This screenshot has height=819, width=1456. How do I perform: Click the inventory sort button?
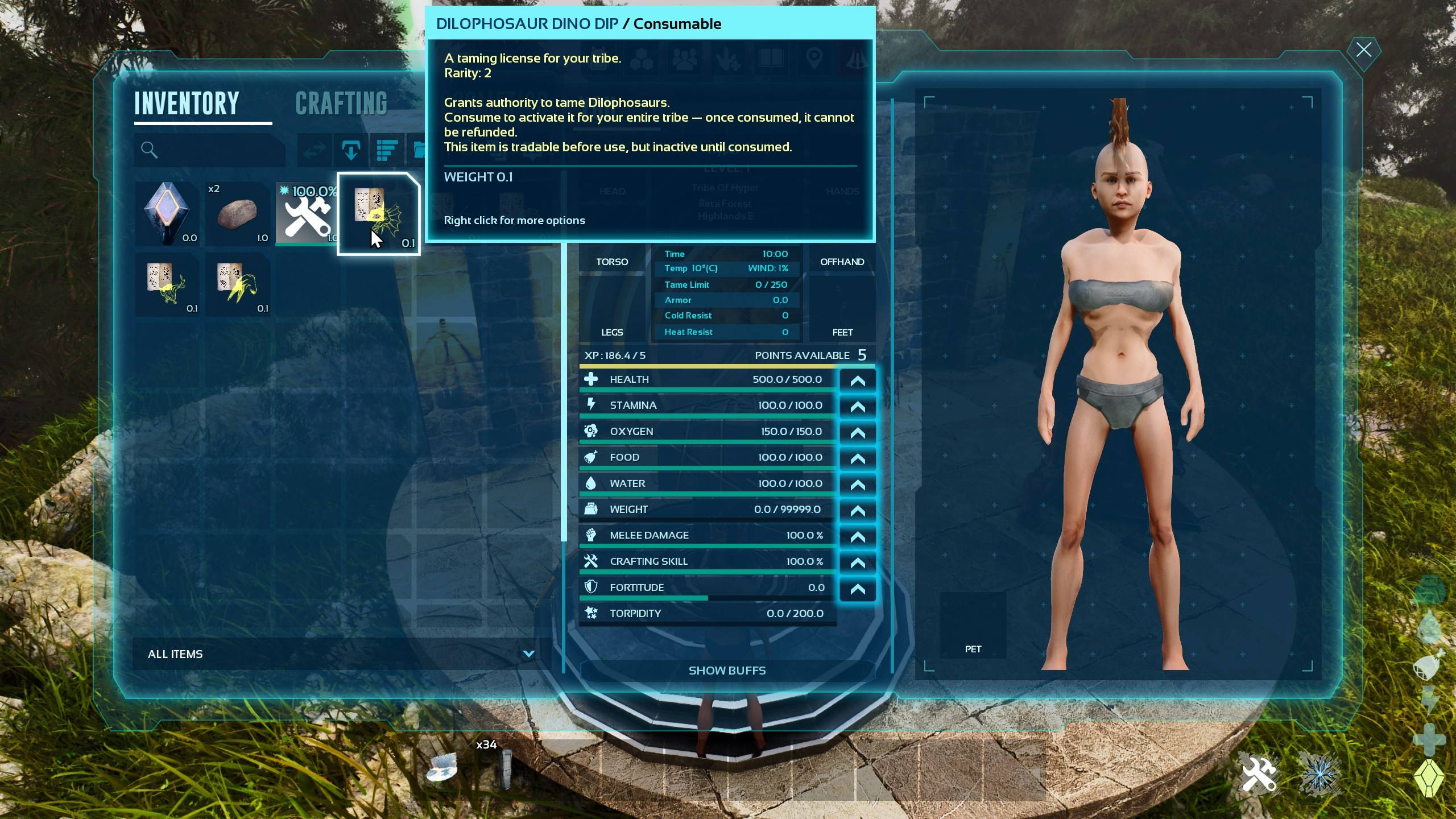[387, 150]
